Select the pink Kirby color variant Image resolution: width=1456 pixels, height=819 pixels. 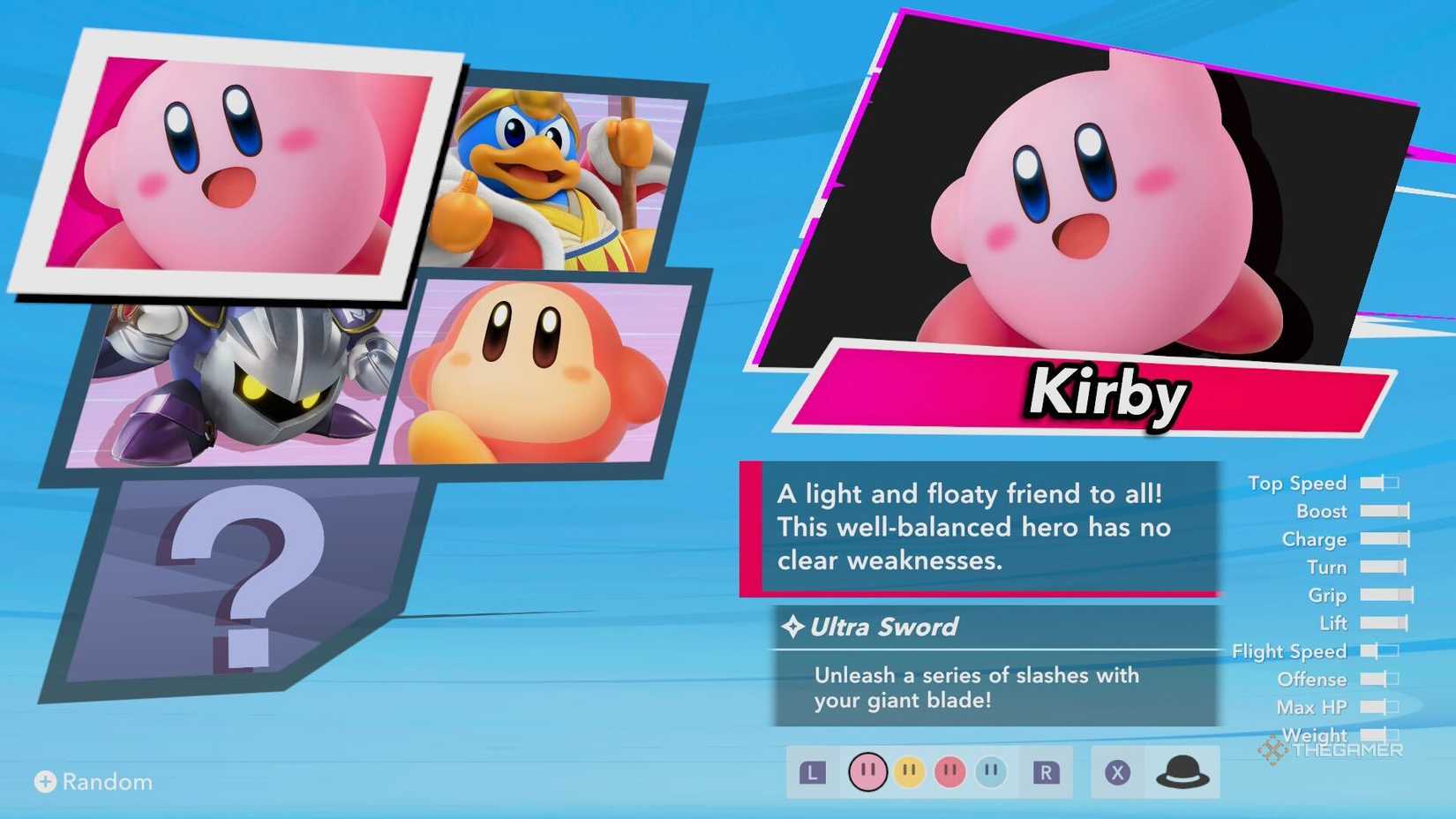pyautogui.click(x=867, y=770)
